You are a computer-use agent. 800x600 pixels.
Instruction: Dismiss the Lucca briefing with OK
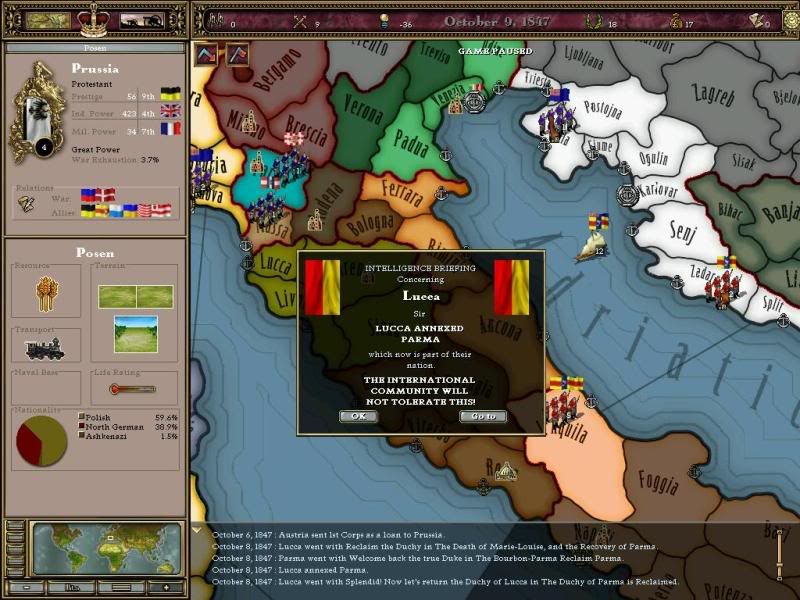pos(358,416)
